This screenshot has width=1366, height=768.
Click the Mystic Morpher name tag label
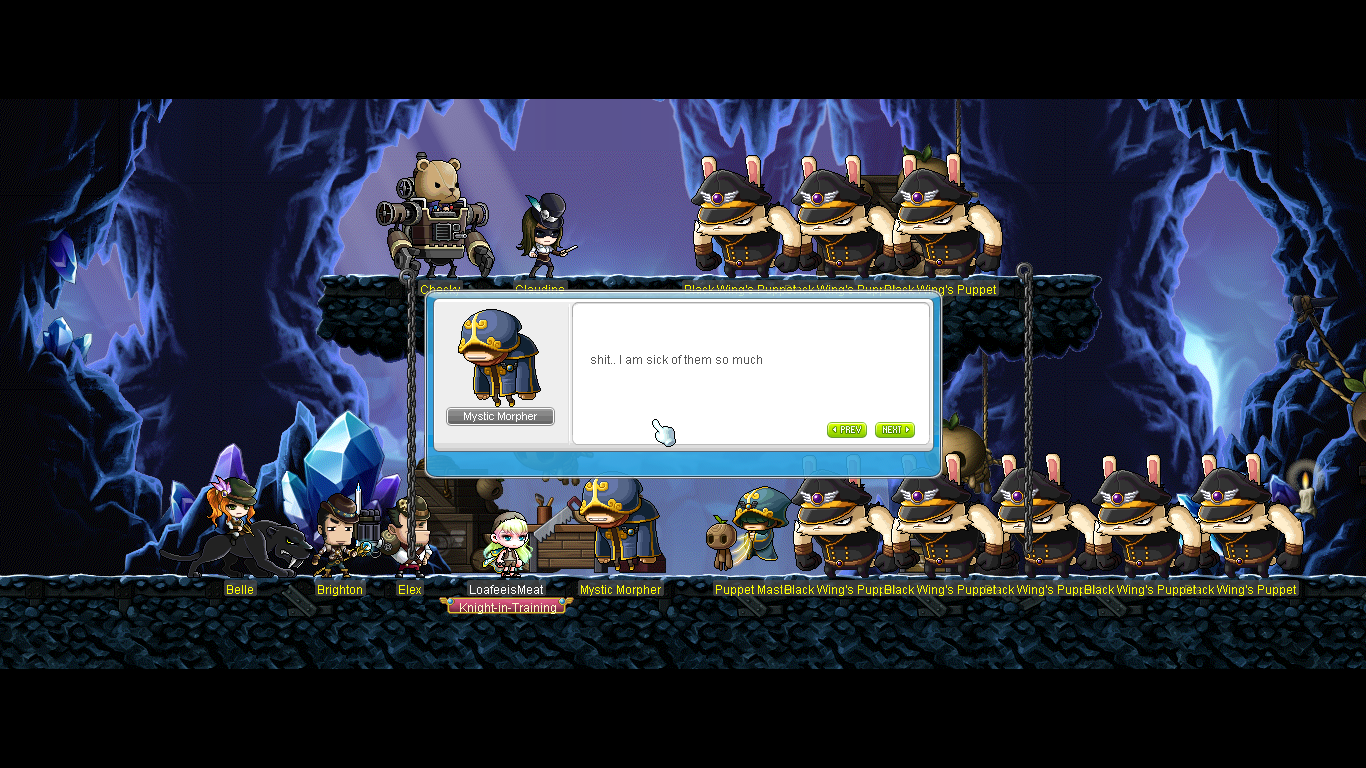click(x=499, y=416)
